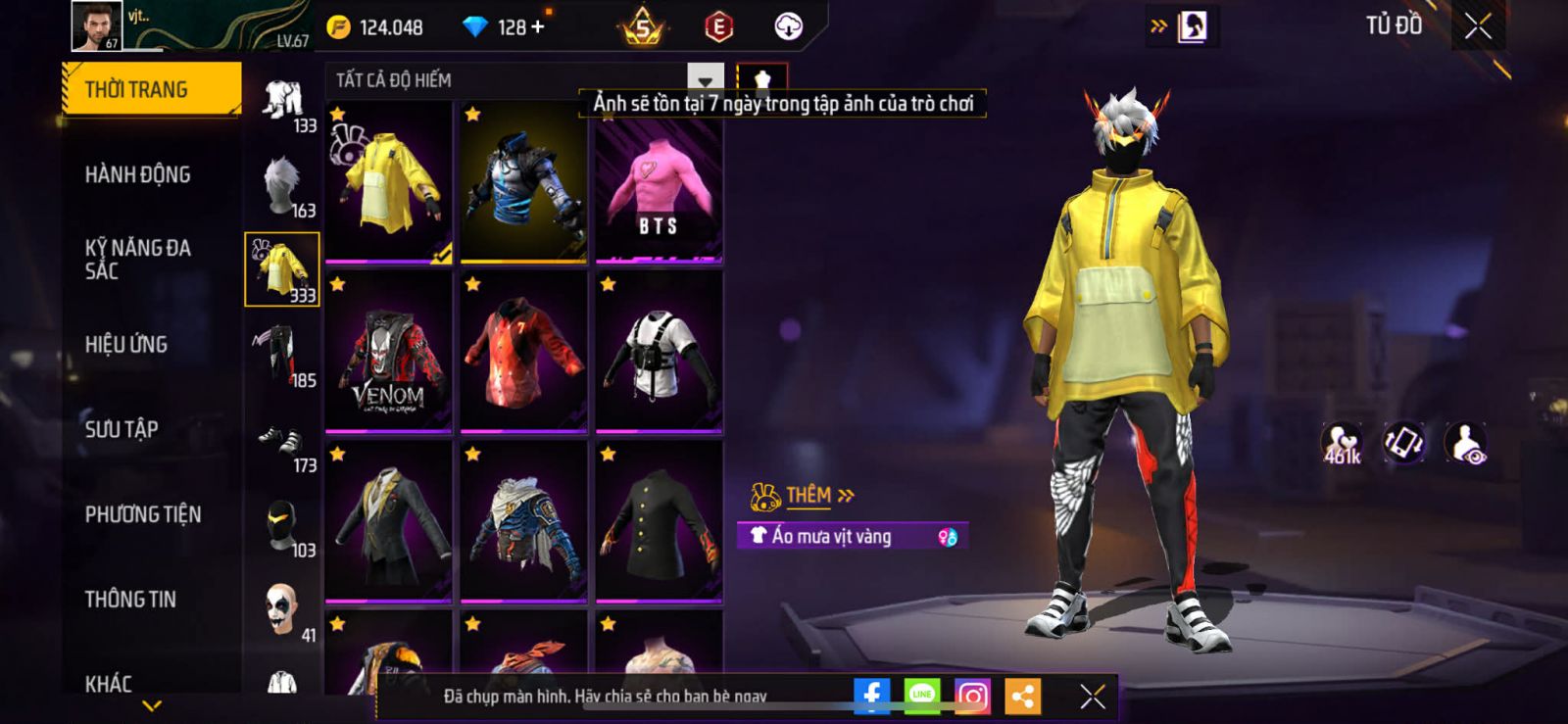Open the HÀNH ĐỘNG section
Screen dimensions: 1568x724
(138, 175)
